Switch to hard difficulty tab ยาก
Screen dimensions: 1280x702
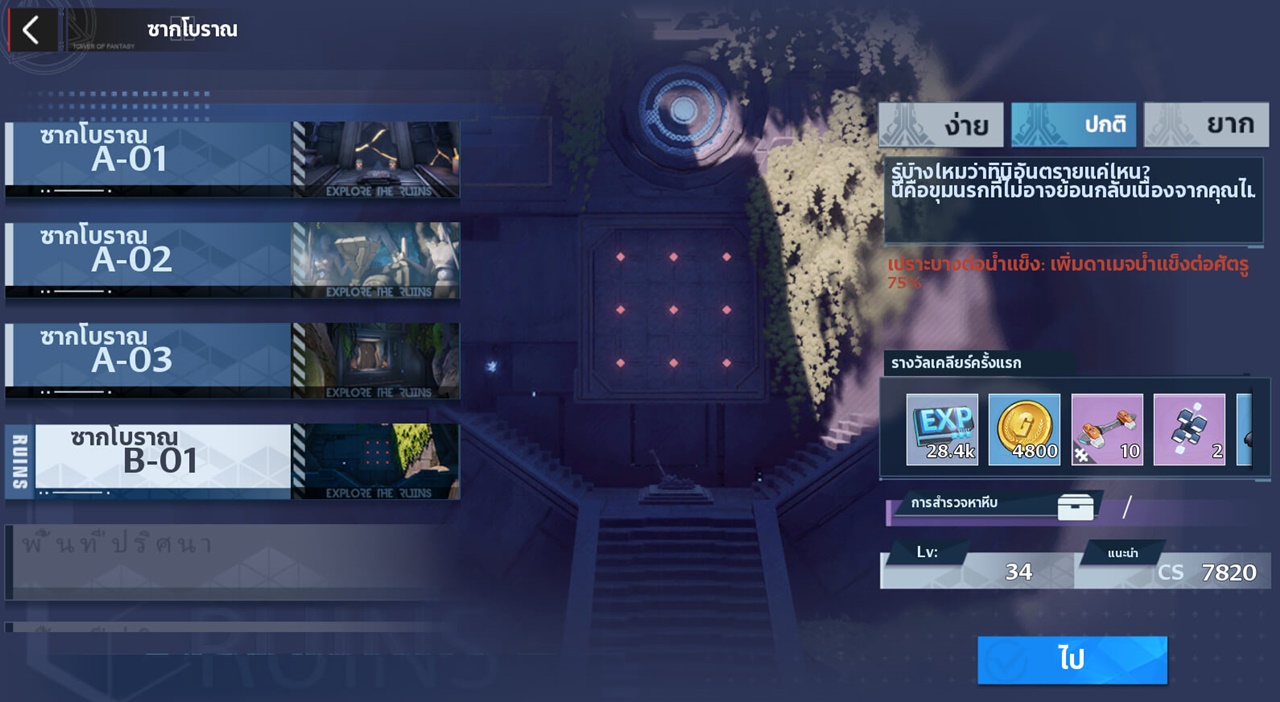1206,125
